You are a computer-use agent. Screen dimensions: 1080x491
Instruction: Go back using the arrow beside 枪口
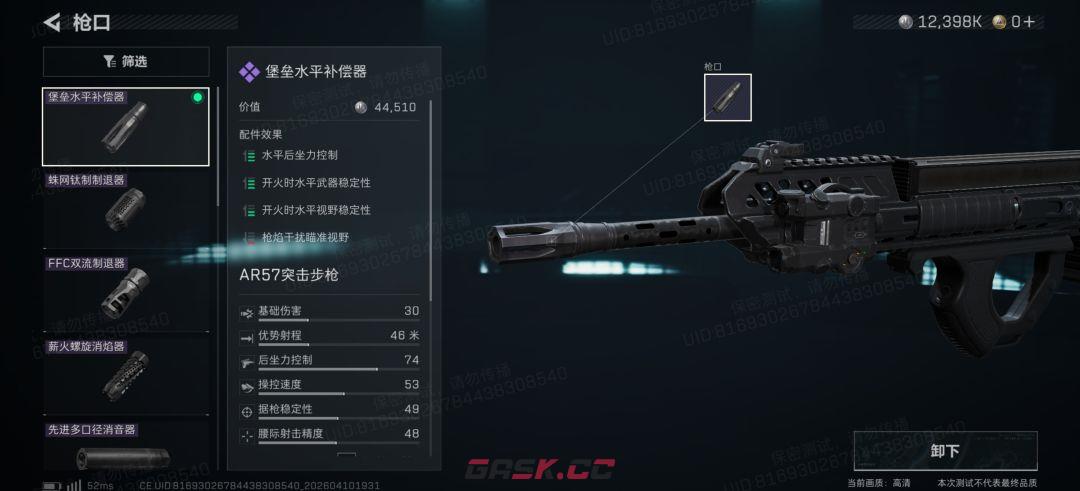click(52, 22)
